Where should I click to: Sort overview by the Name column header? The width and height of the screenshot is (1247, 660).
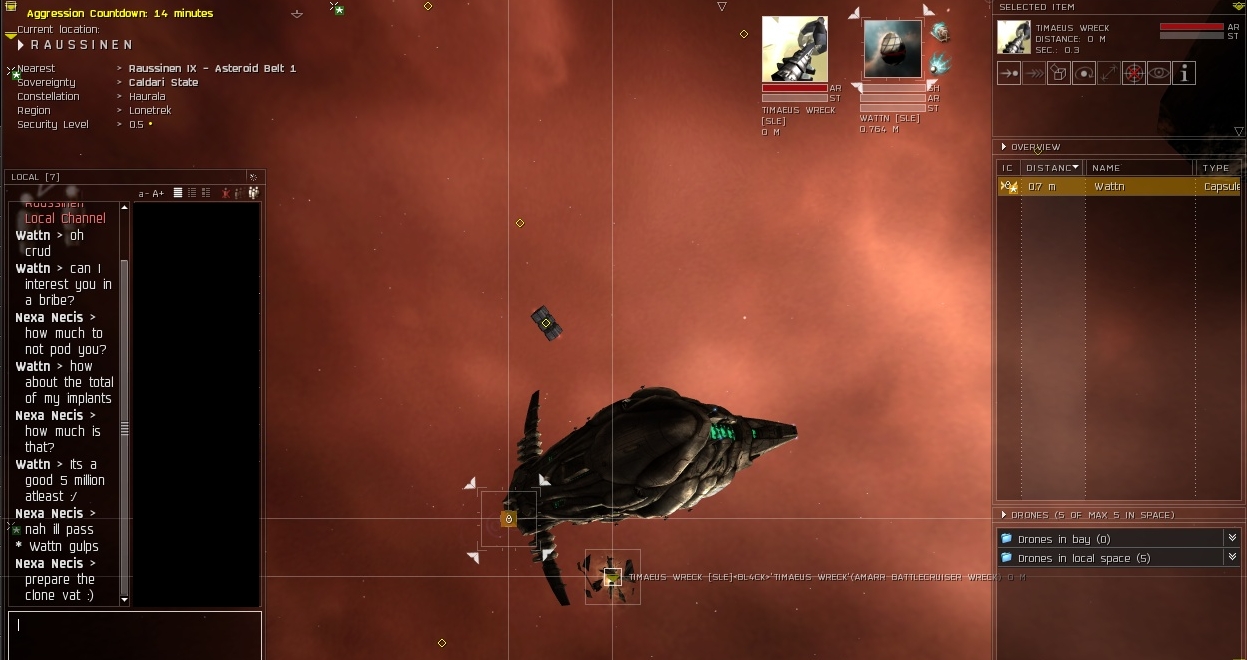1140,168
